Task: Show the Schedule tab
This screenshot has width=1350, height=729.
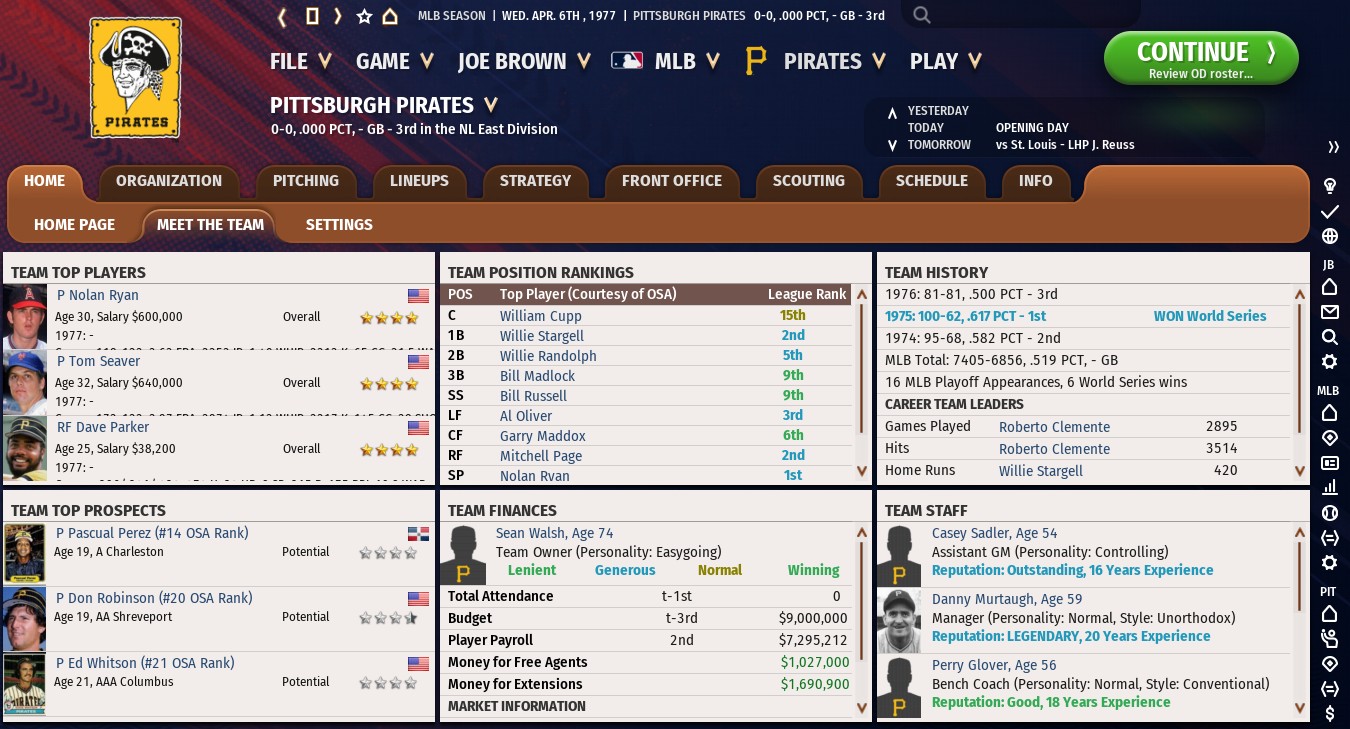Action: 931,181
